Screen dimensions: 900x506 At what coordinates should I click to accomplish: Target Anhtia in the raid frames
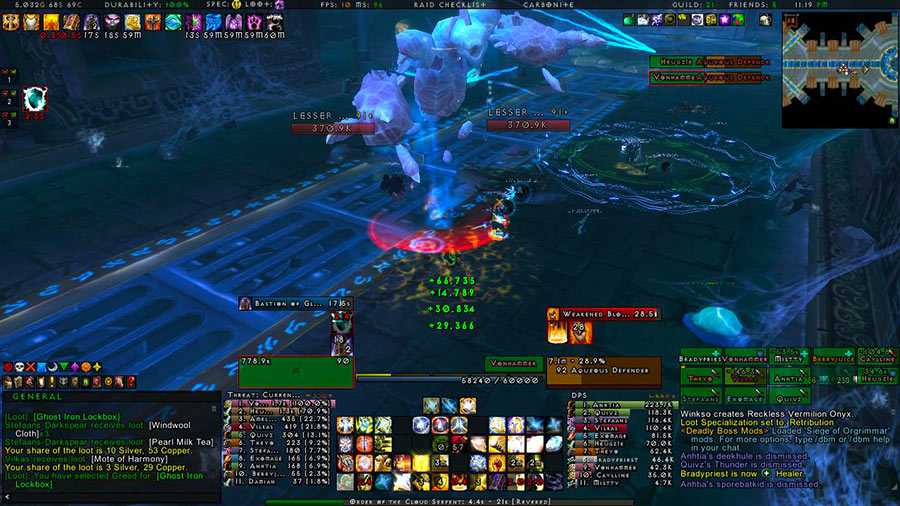(789, 378)
